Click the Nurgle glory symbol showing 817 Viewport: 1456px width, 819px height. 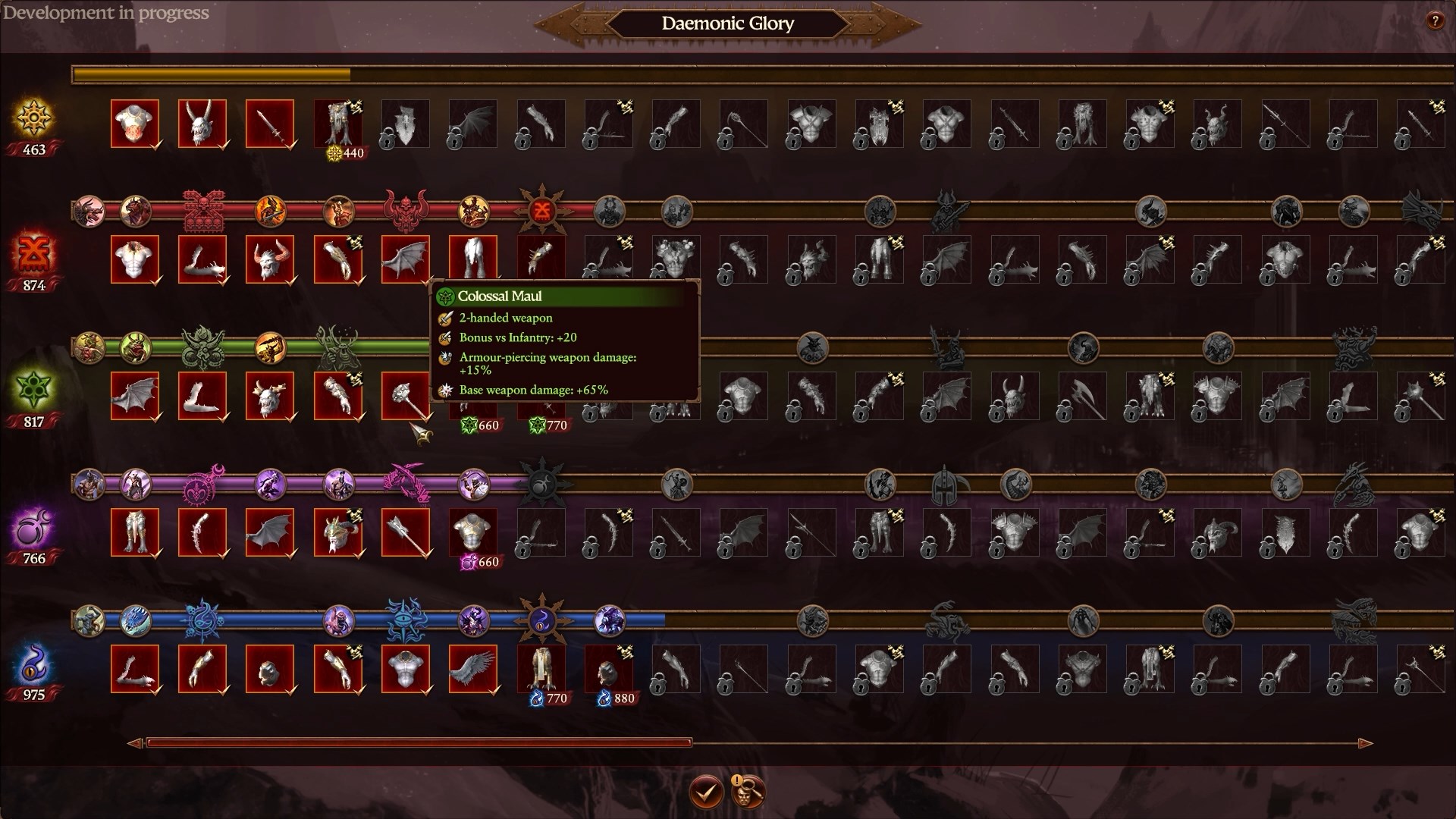tap(33, 391)
